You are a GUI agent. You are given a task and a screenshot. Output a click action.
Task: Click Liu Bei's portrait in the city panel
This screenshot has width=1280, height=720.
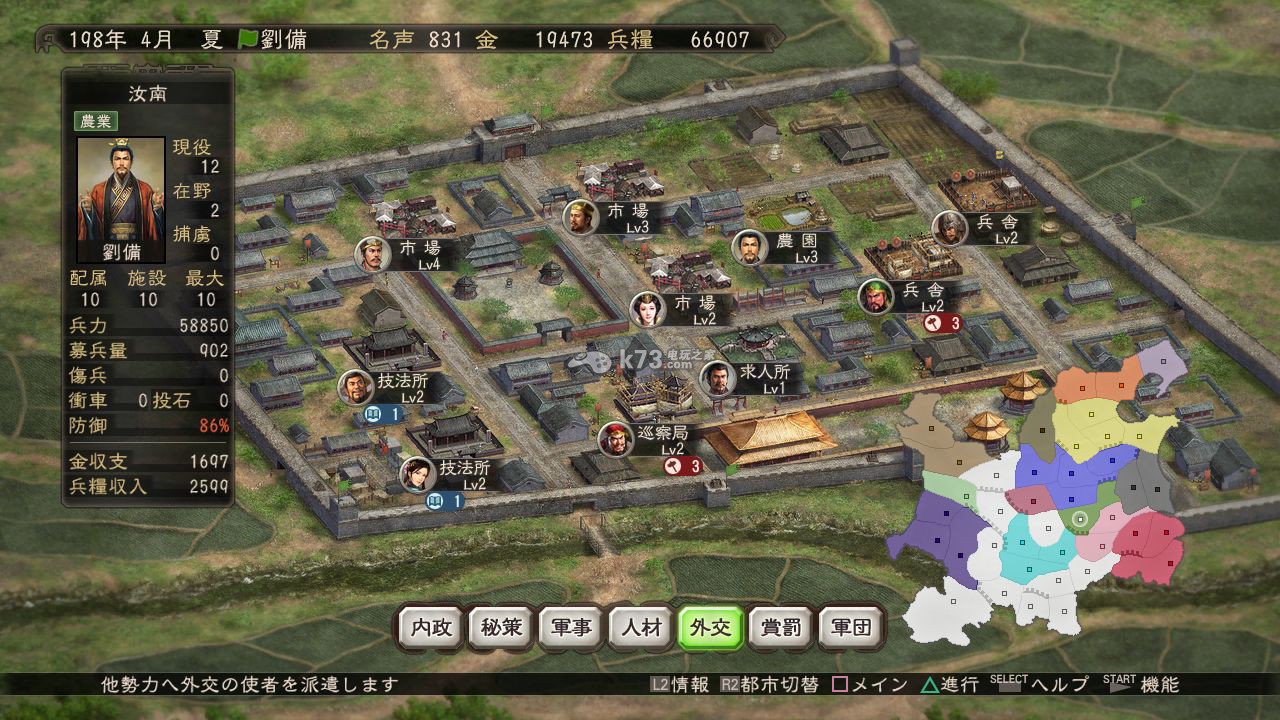[x=120, y=191]
